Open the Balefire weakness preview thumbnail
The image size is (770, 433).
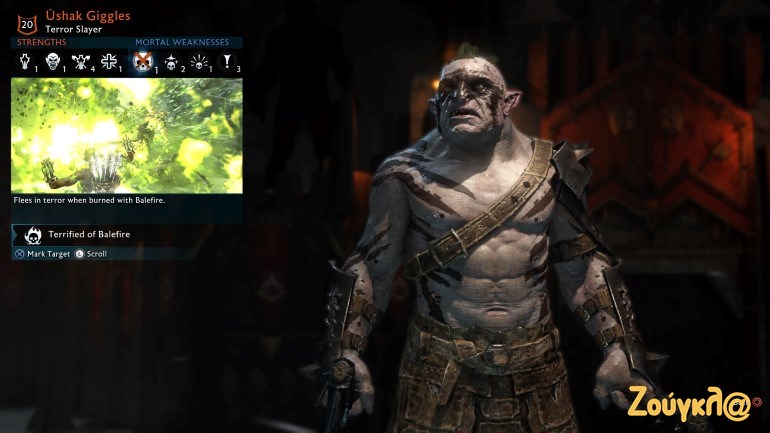pyautogui.click(x=127, y=135)
